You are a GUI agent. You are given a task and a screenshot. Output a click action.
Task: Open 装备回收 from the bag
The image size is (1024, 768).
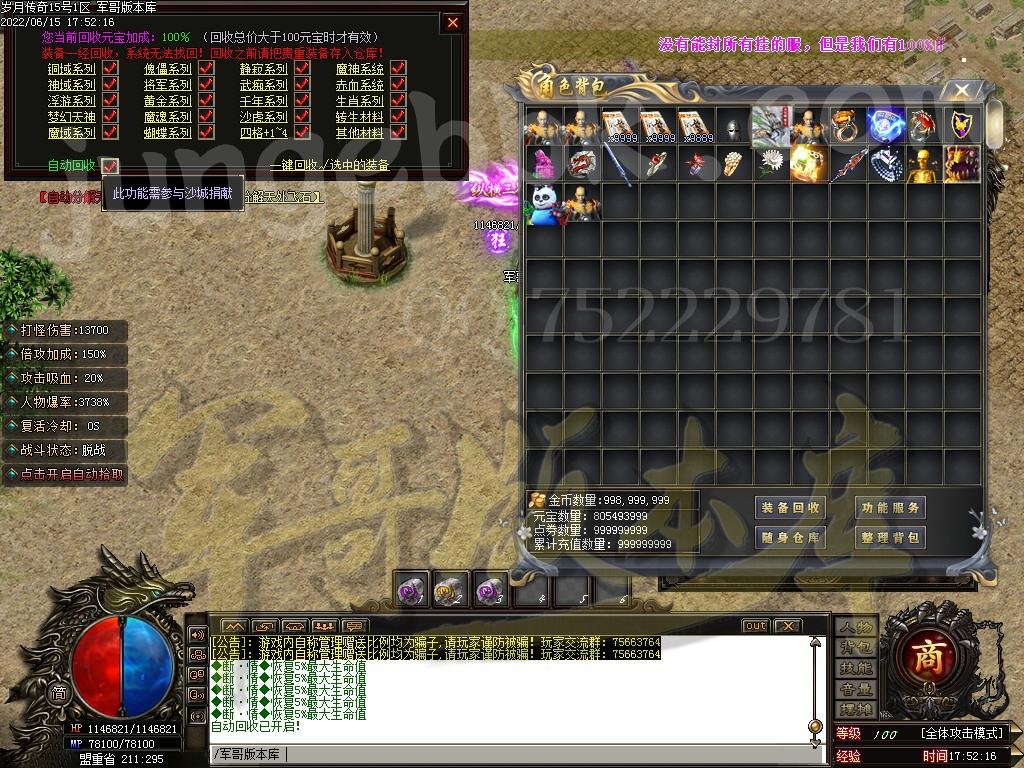pyautogui.click(x=790, y=508)
